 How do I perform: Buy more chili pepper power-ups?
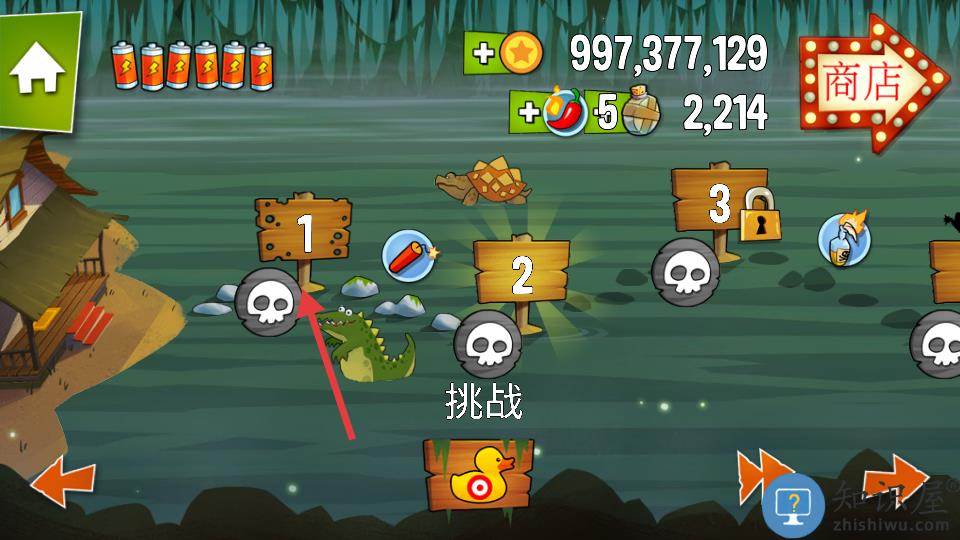550,112
